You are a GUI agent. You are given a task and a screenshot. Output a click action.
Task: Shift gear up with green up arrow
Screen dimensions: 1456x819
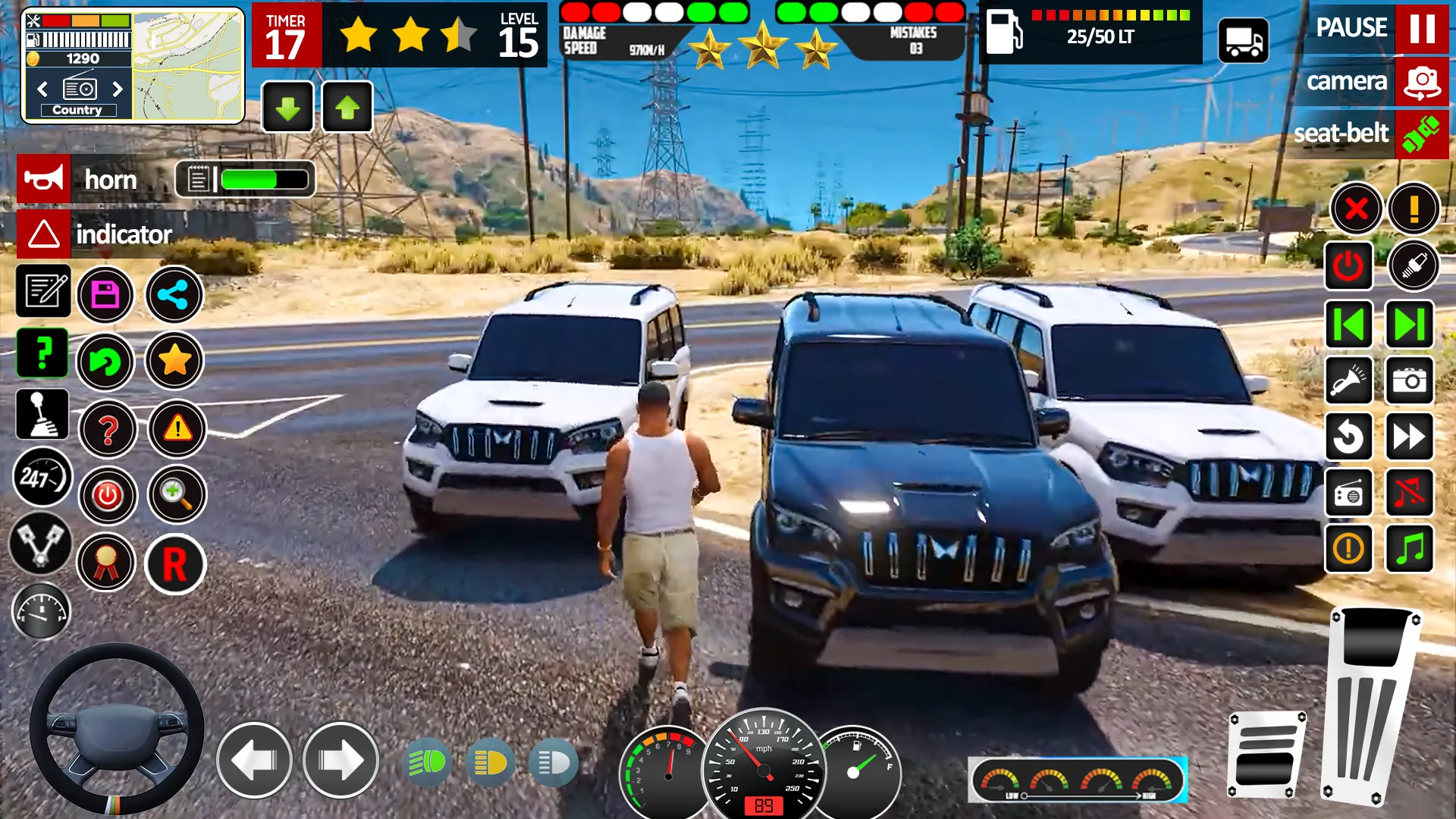347,107
